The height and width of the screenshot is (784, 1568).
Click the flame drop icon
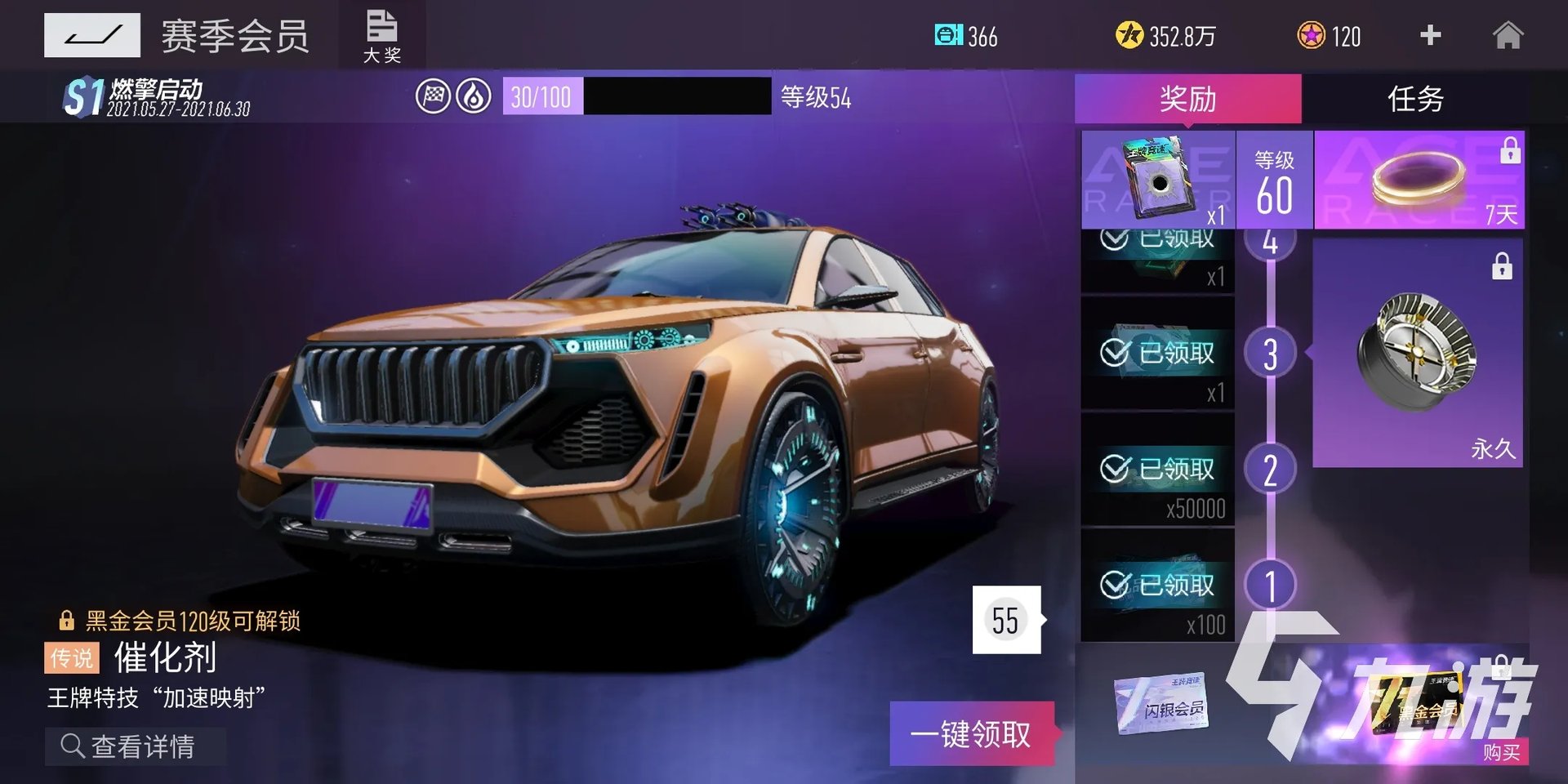(474, 97)
